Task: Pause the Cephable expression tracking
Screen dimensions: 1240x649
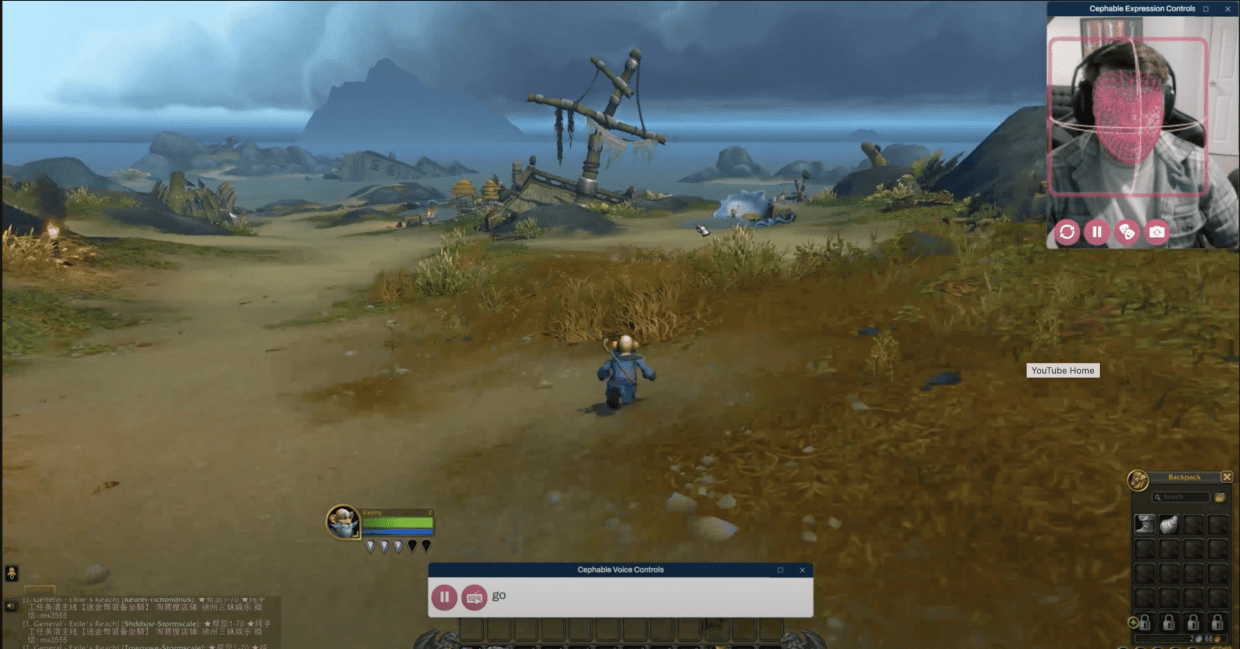Action: click(1097, 232)
